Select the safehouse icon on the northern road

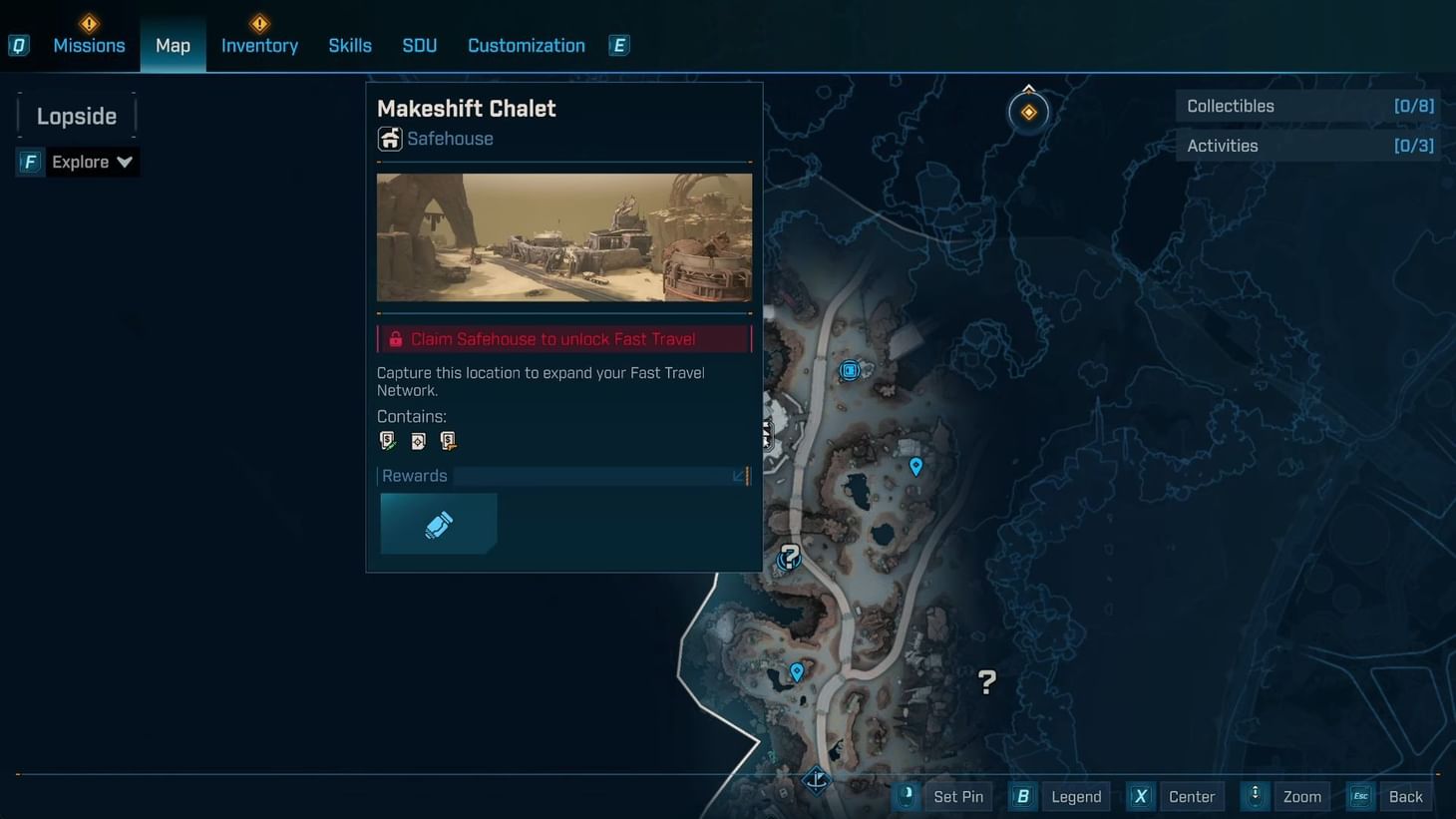(849, 370)
